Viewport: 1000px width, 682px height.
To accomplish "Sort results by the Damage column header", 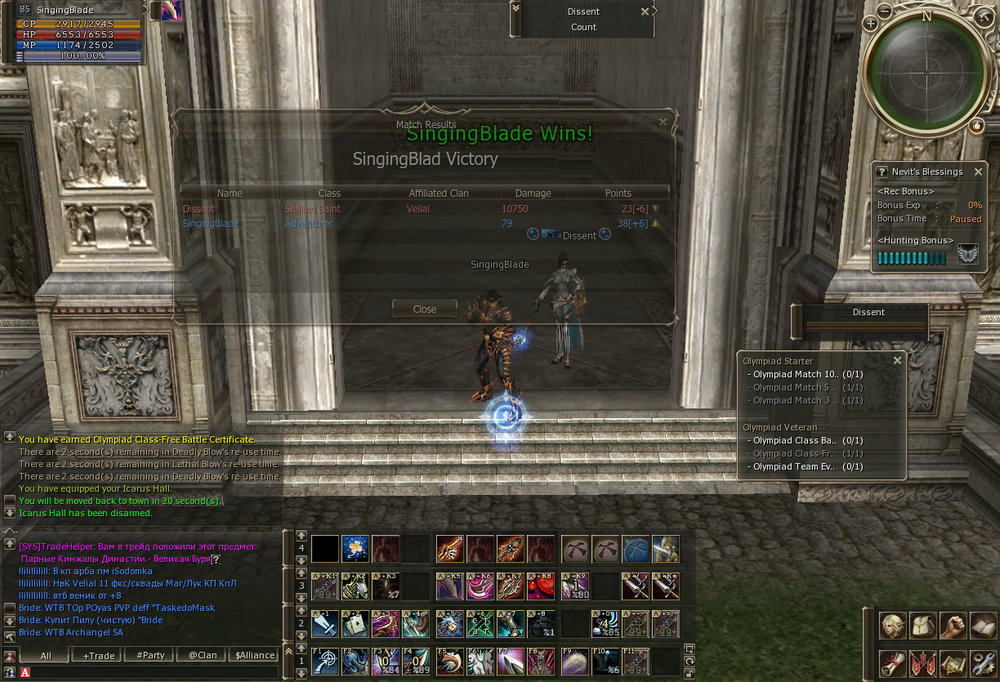I will point(533,193).
